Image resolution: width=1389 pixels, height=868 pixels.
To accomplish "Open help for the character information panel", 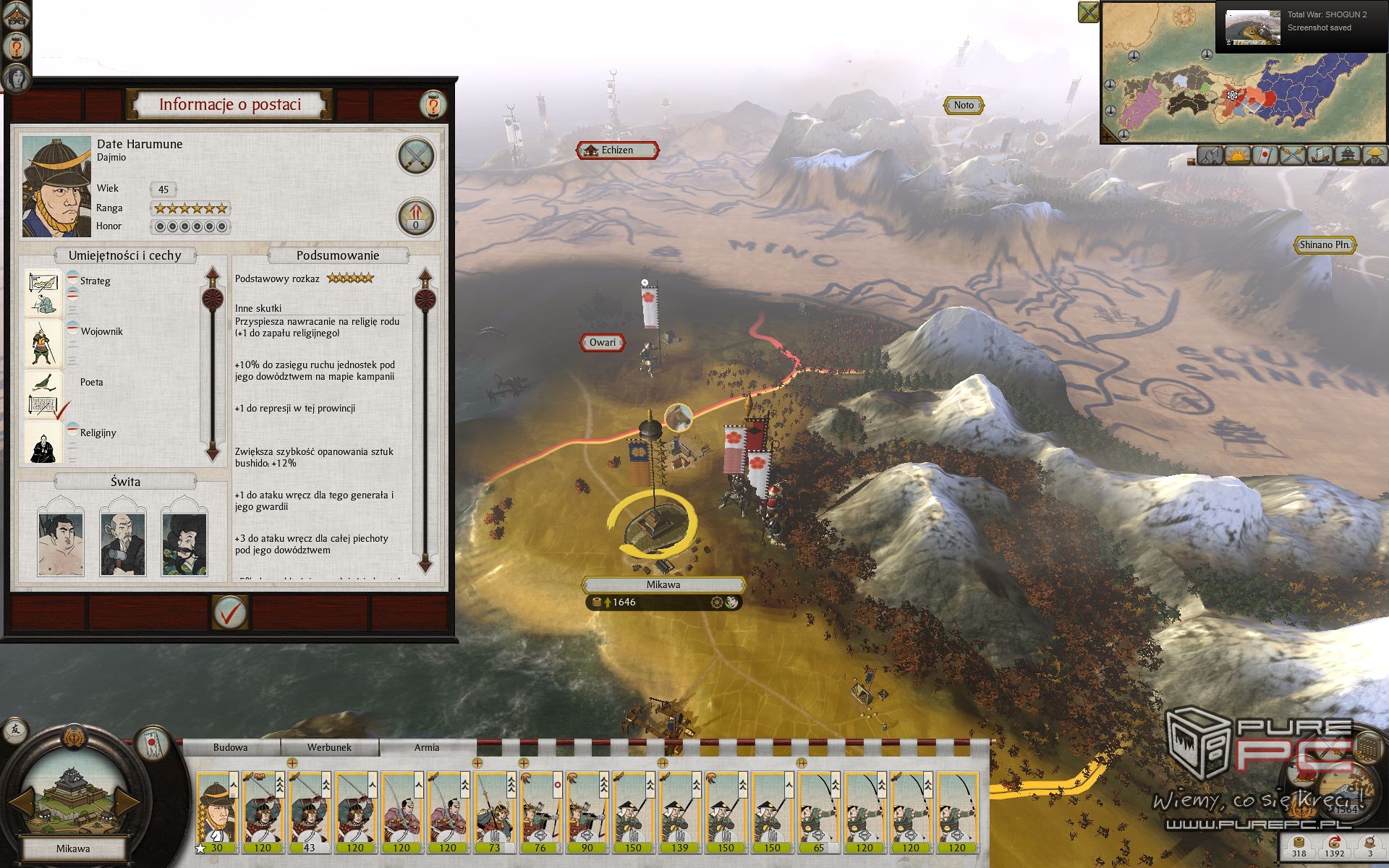I will (433, 105).
